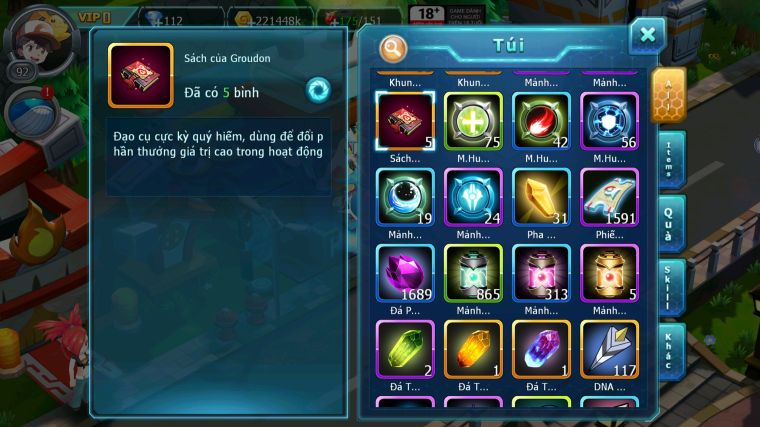This screenshot has width=760, height=427.
Task: Open the Skill tab
Action: pos(670,288)
